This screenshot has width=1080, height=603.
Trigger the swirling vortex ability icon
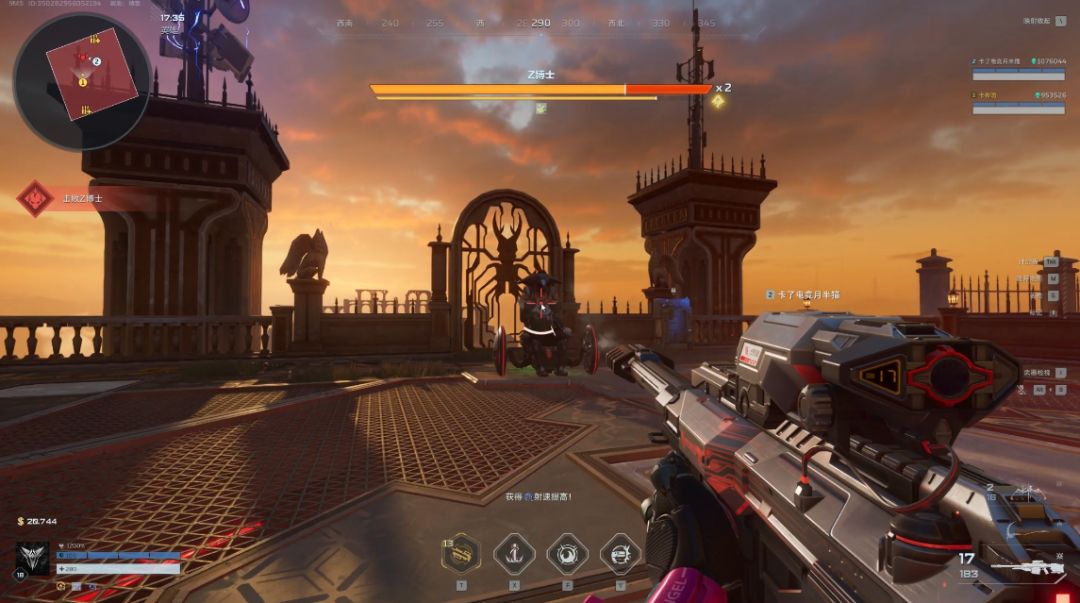567,553
